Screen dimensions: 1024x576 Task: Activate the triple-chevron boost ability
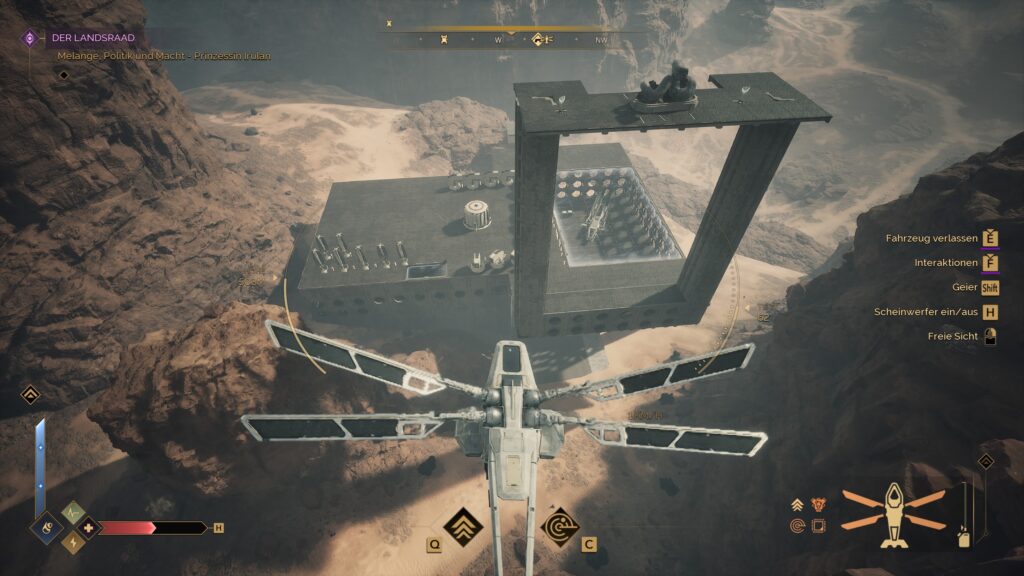tap(463, 525)
